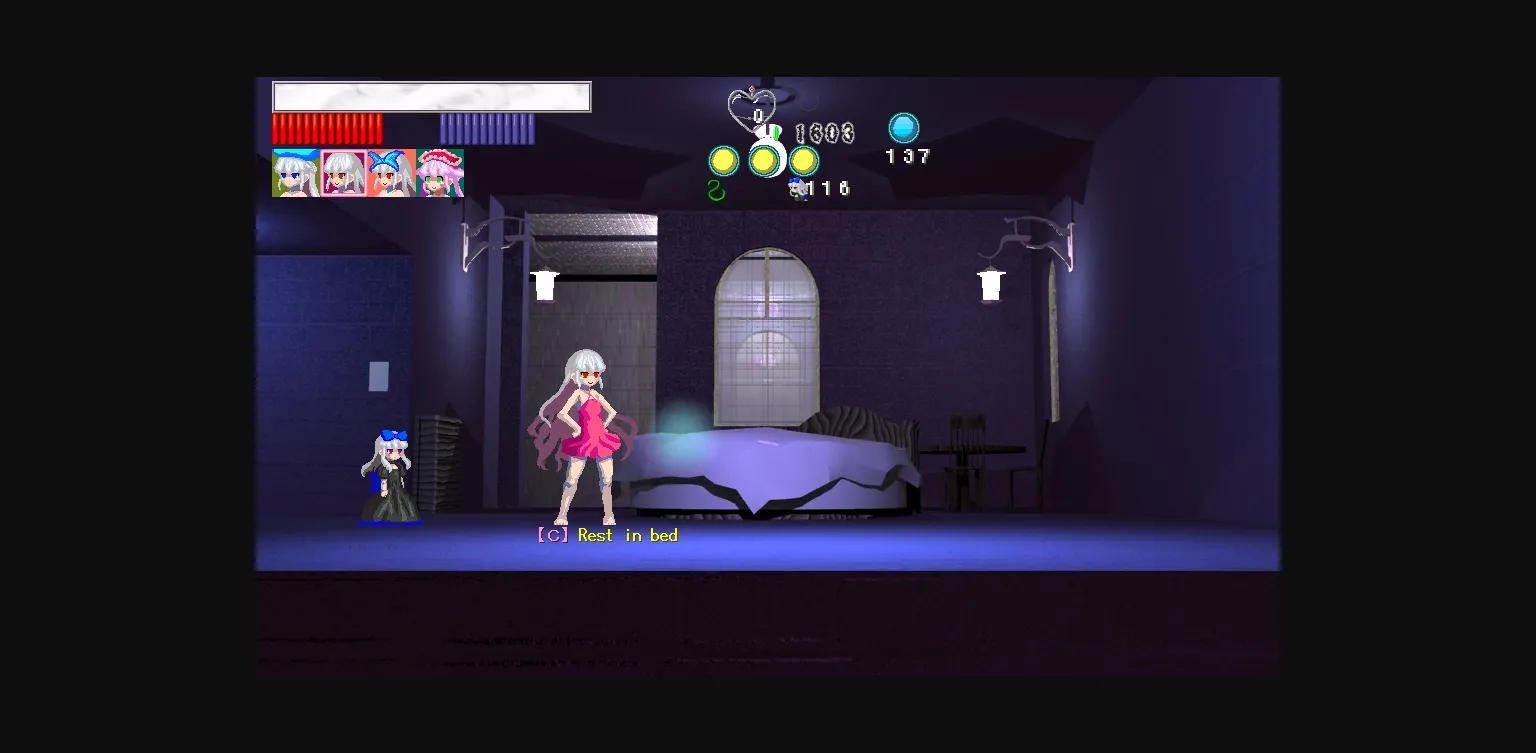Pick the pink-hat girl portrait

pos(439,172)
